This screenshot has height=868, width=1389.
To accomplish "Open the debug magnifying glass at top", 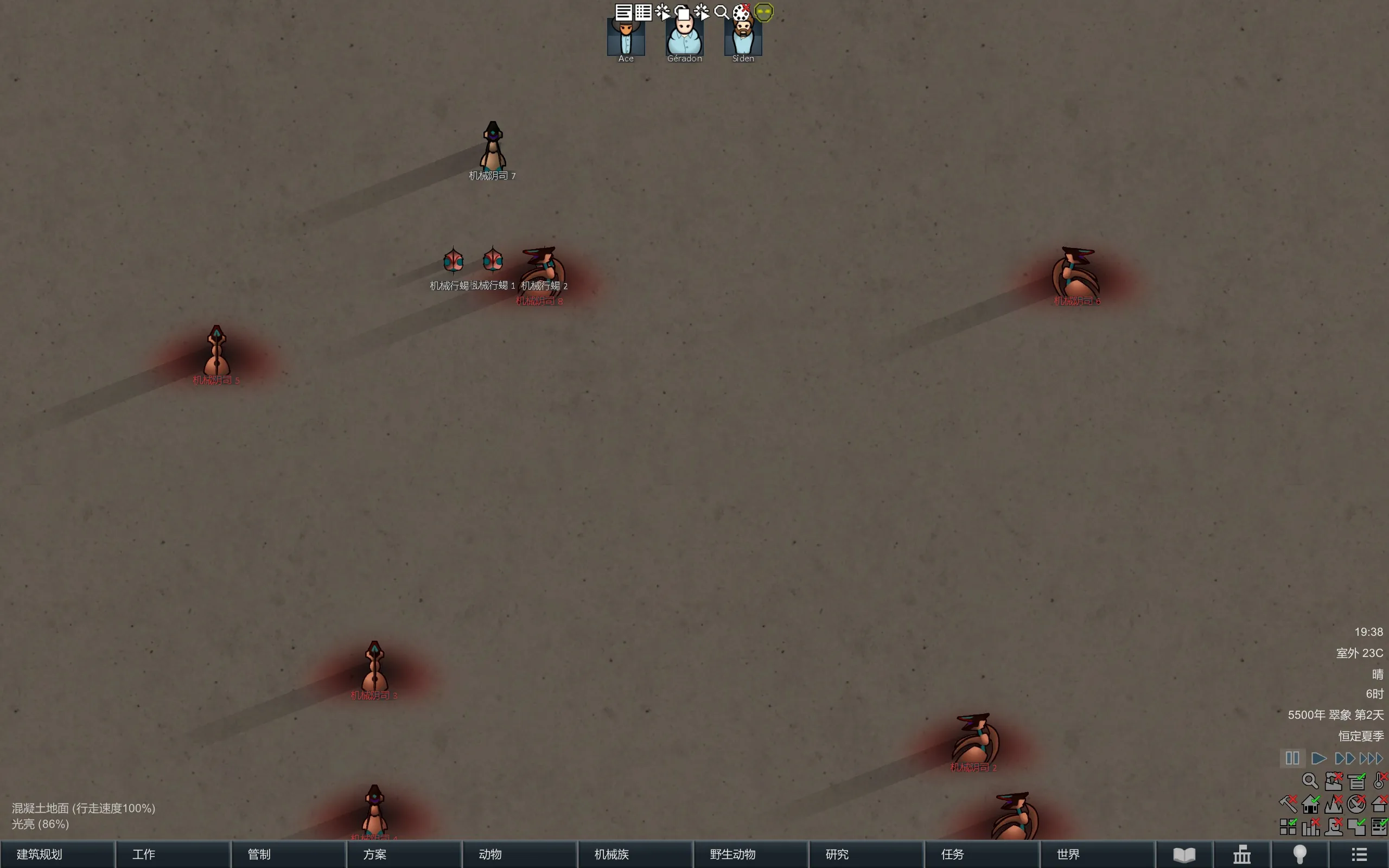I will click(722, 12).
